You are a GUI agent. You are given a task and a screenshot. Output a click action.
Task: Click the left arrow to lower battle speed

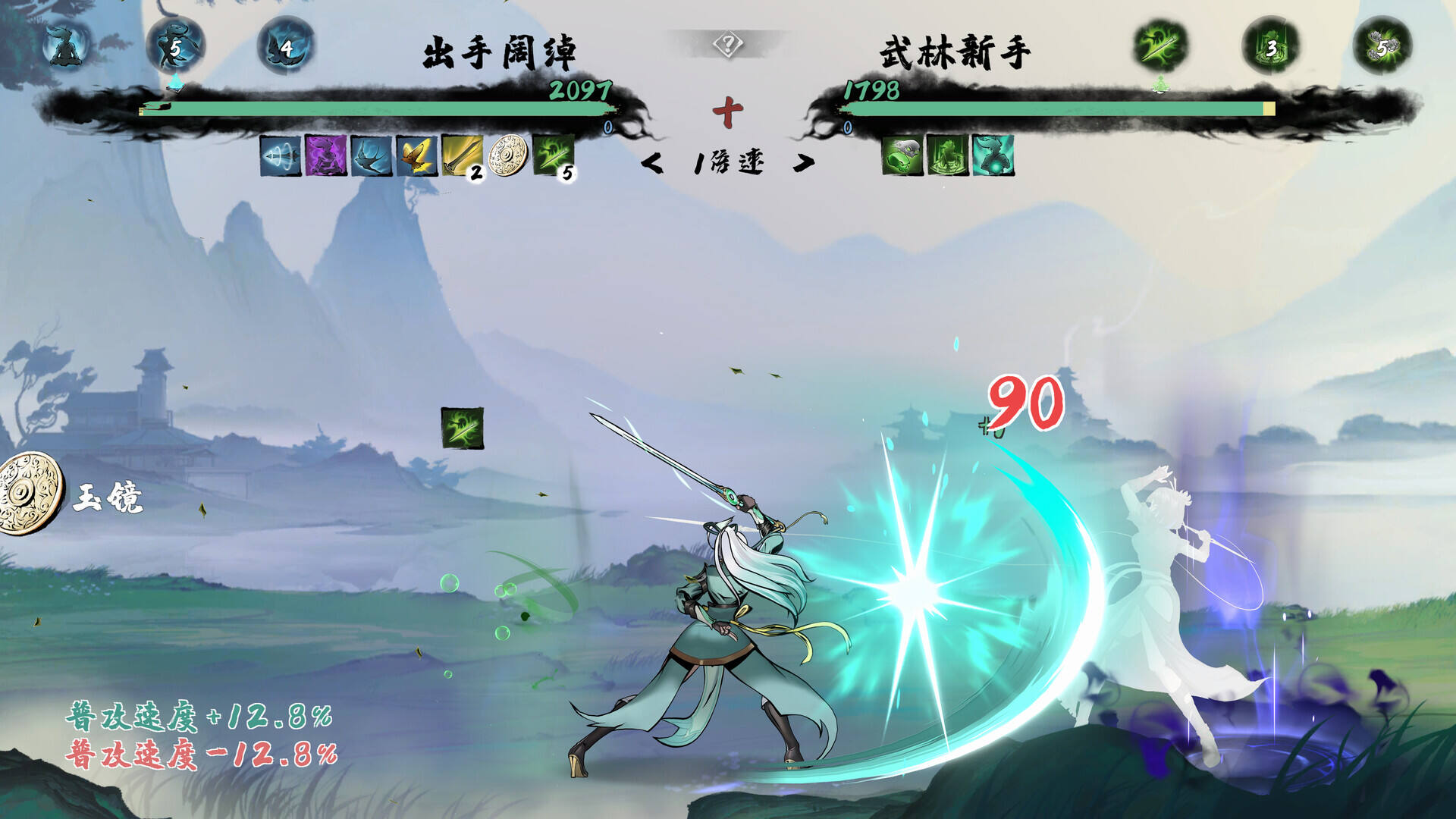coord(654,162)
